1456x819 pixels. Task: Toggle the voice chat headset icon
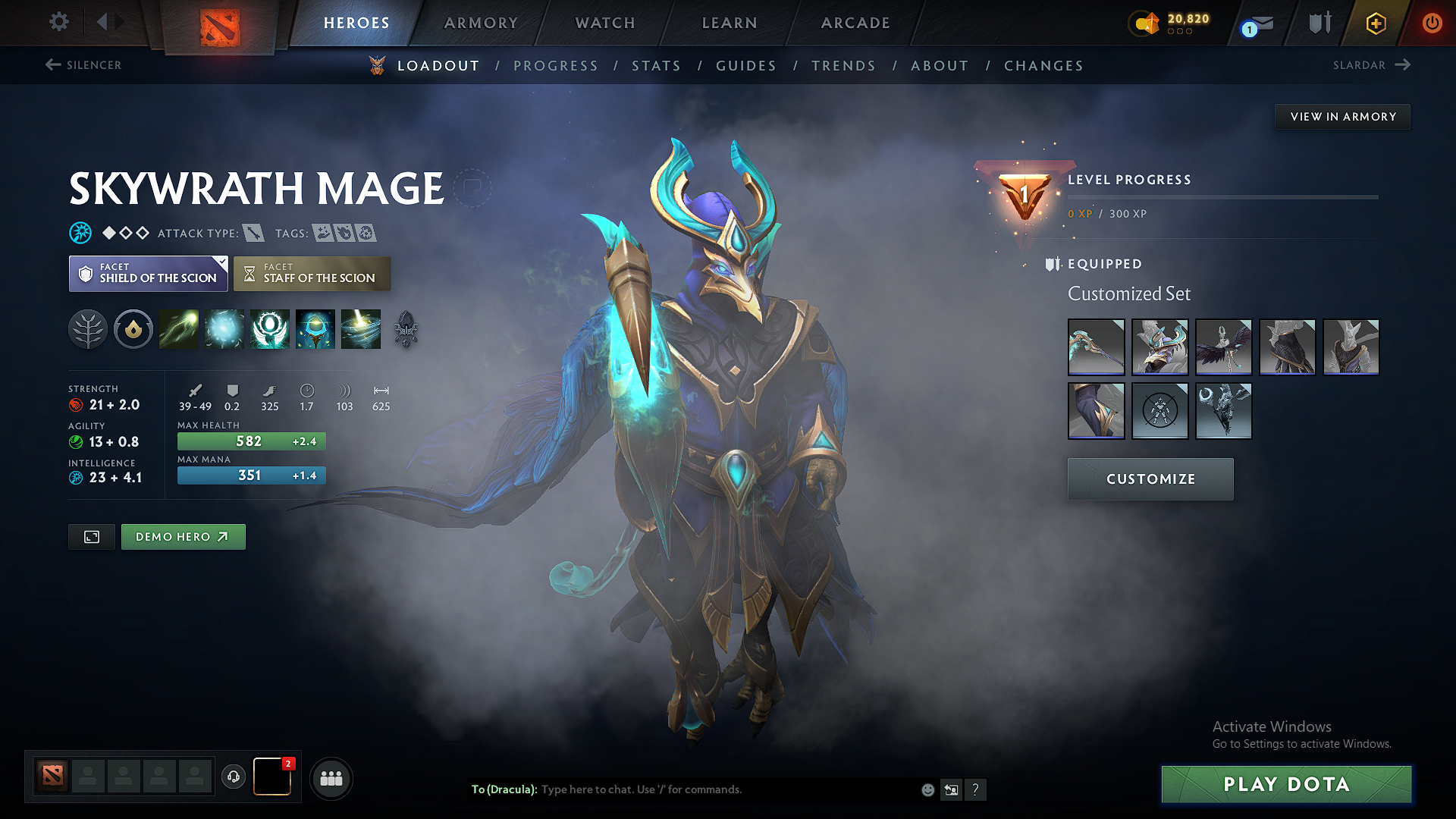pyautogui.click(x=234, y=778)
